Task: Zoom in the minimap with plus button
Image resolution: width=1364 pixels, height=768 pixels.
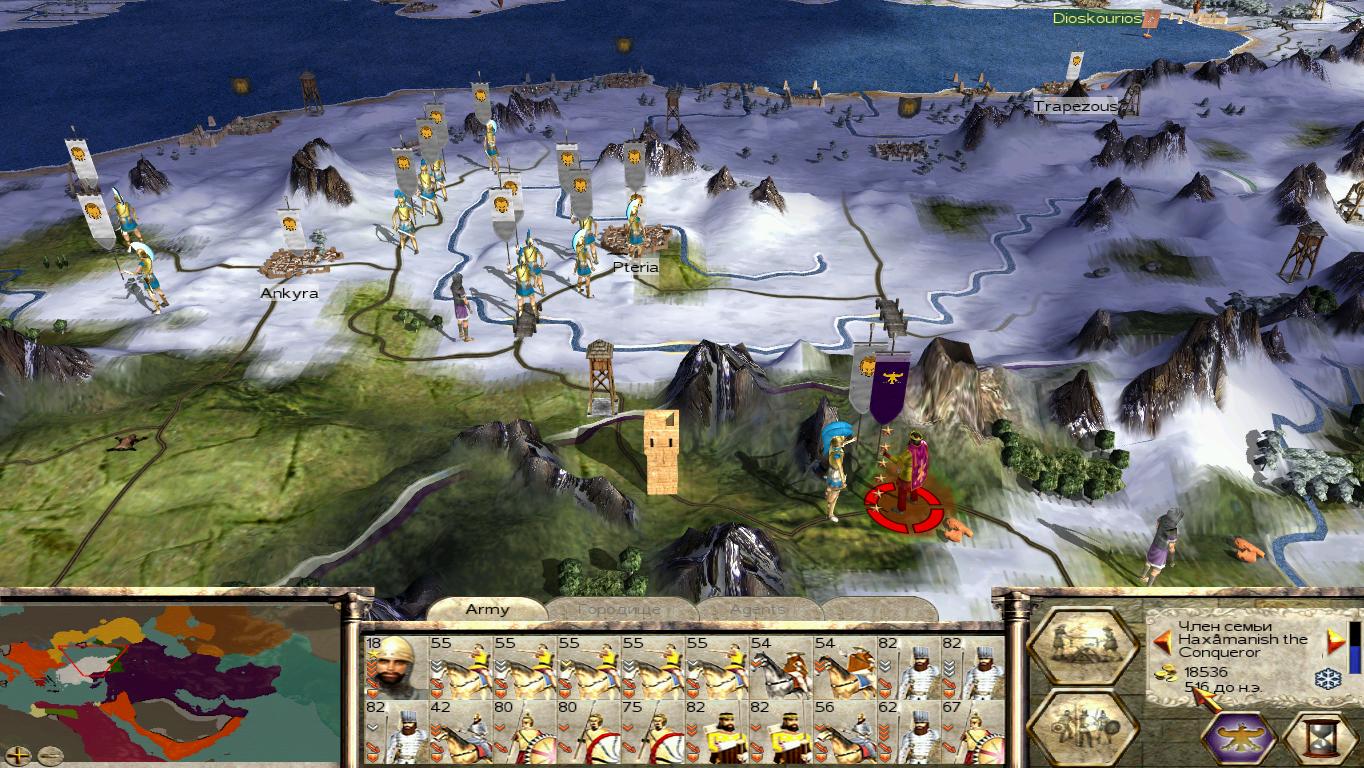Action: 18,756
